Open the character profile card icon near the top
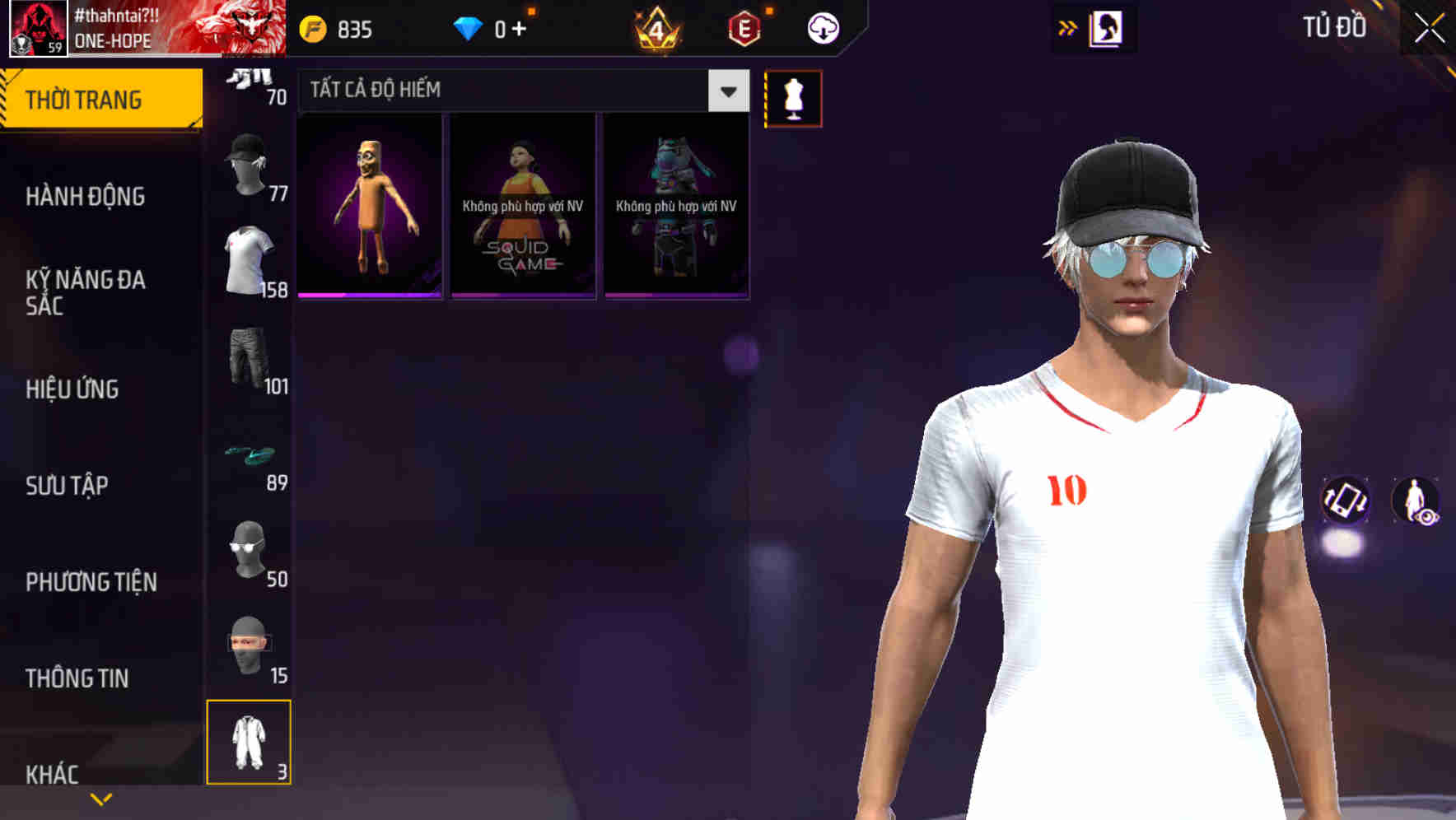Viewport: 1456px width, 820px height. tap(1108, 27)
